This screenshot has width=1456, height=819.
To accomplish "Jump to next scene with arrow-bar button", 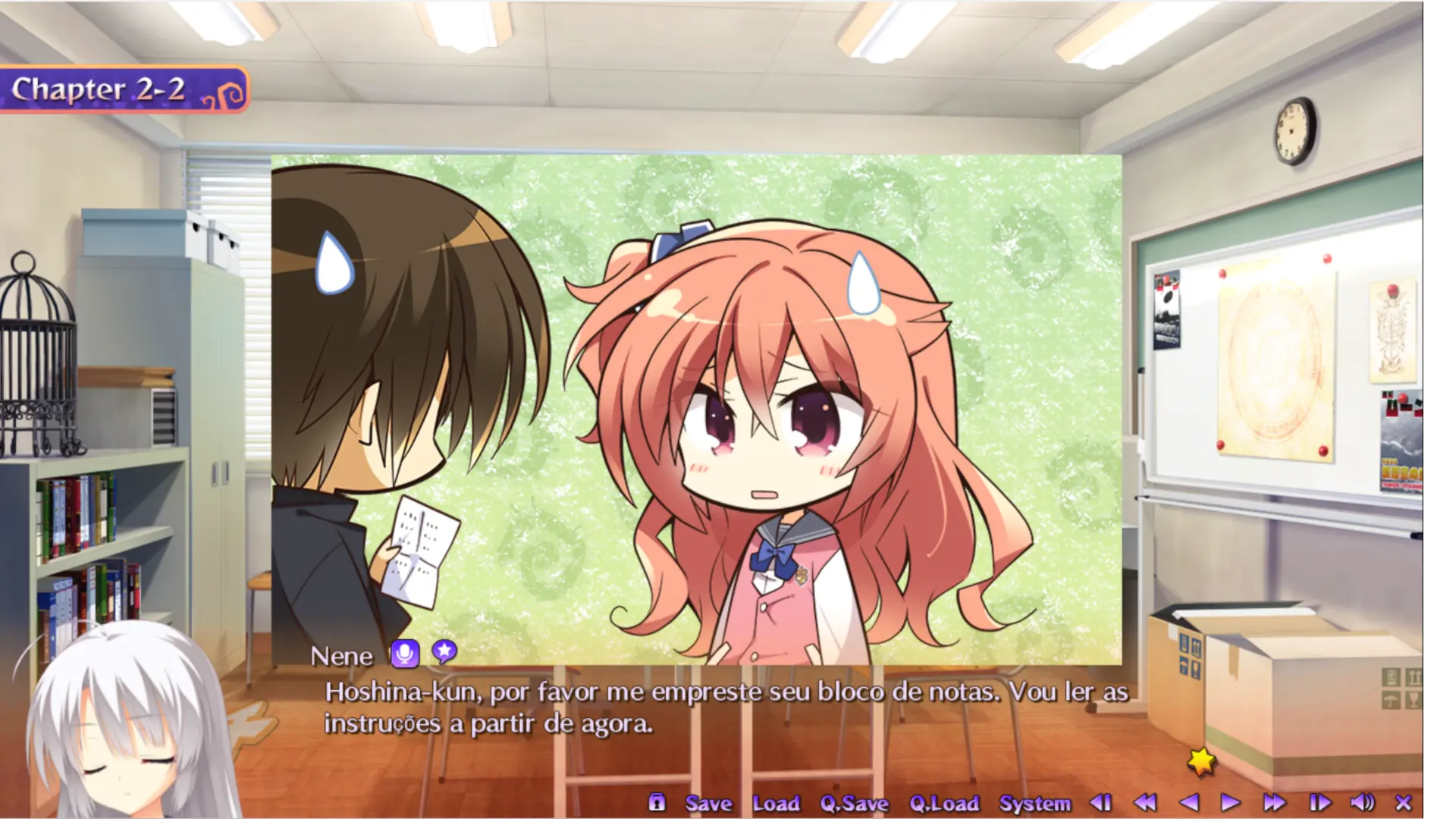I will [x=1319, y=802].
